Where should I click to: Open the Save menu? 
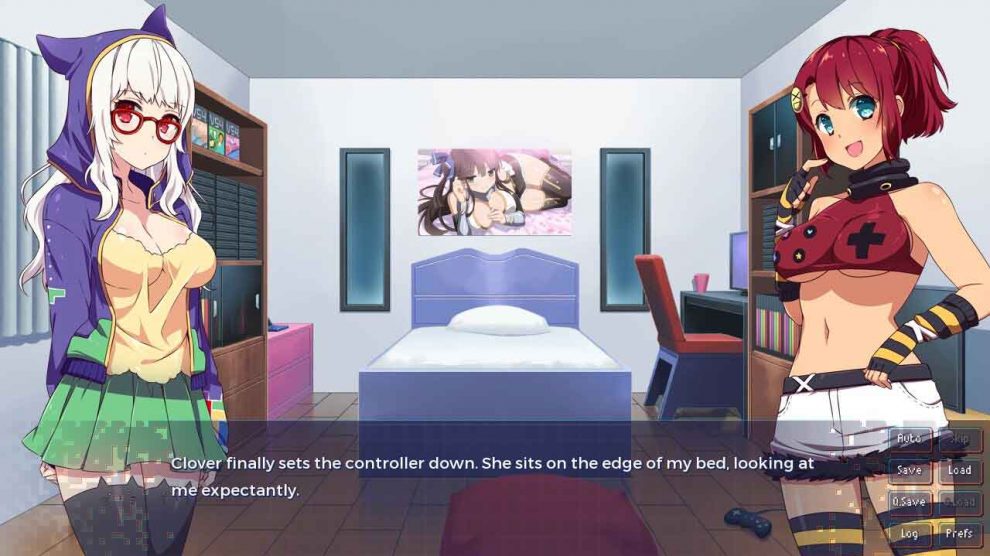coord(909,470)
